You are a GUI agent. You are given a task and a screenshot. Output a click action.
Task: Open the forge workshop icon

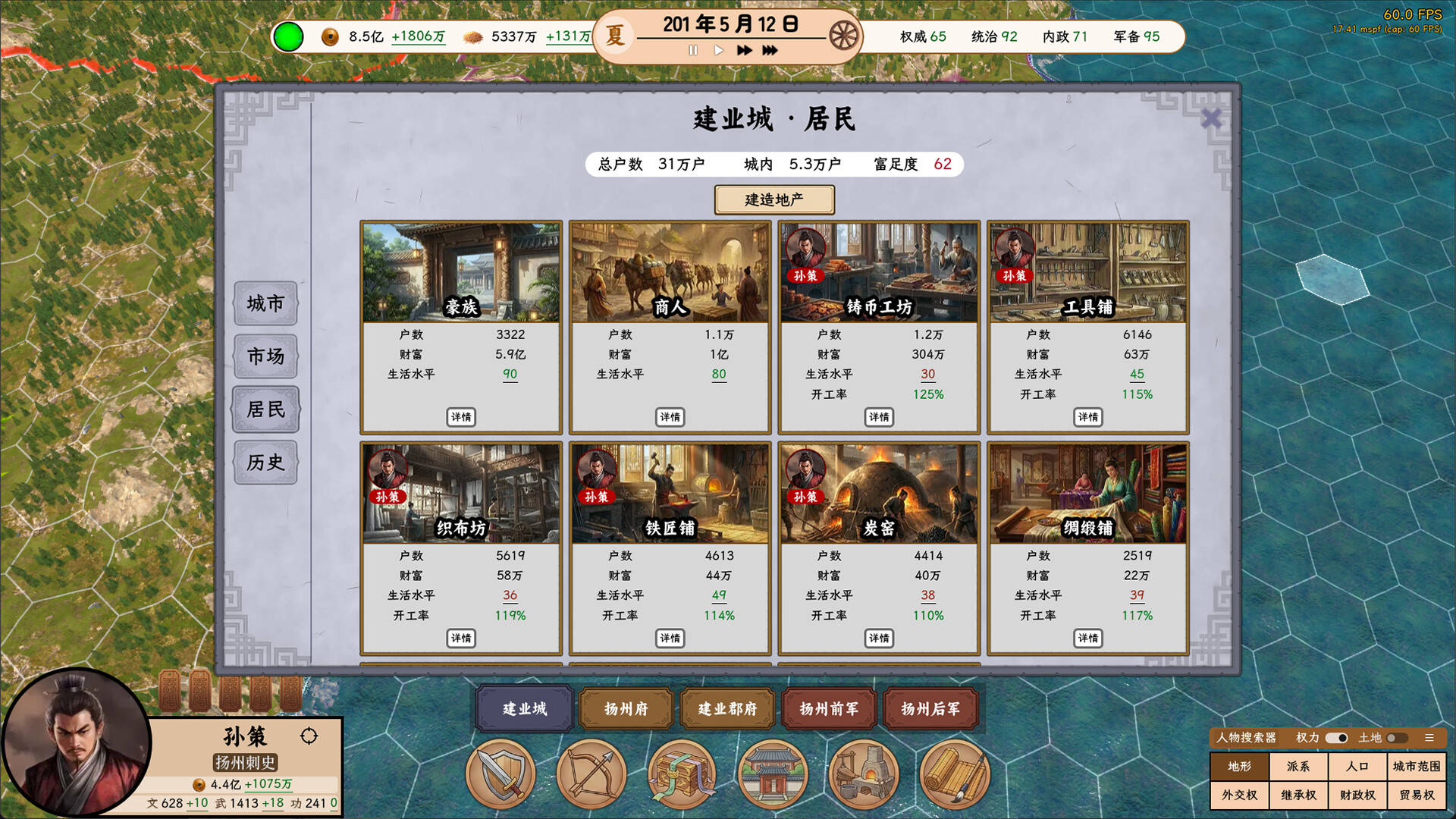864,773
